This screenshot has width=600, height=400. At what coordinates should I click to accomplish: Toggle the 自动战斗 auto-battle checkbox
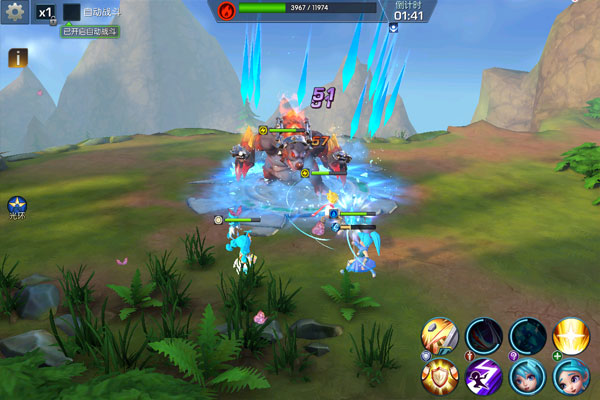tap(72, 13)
